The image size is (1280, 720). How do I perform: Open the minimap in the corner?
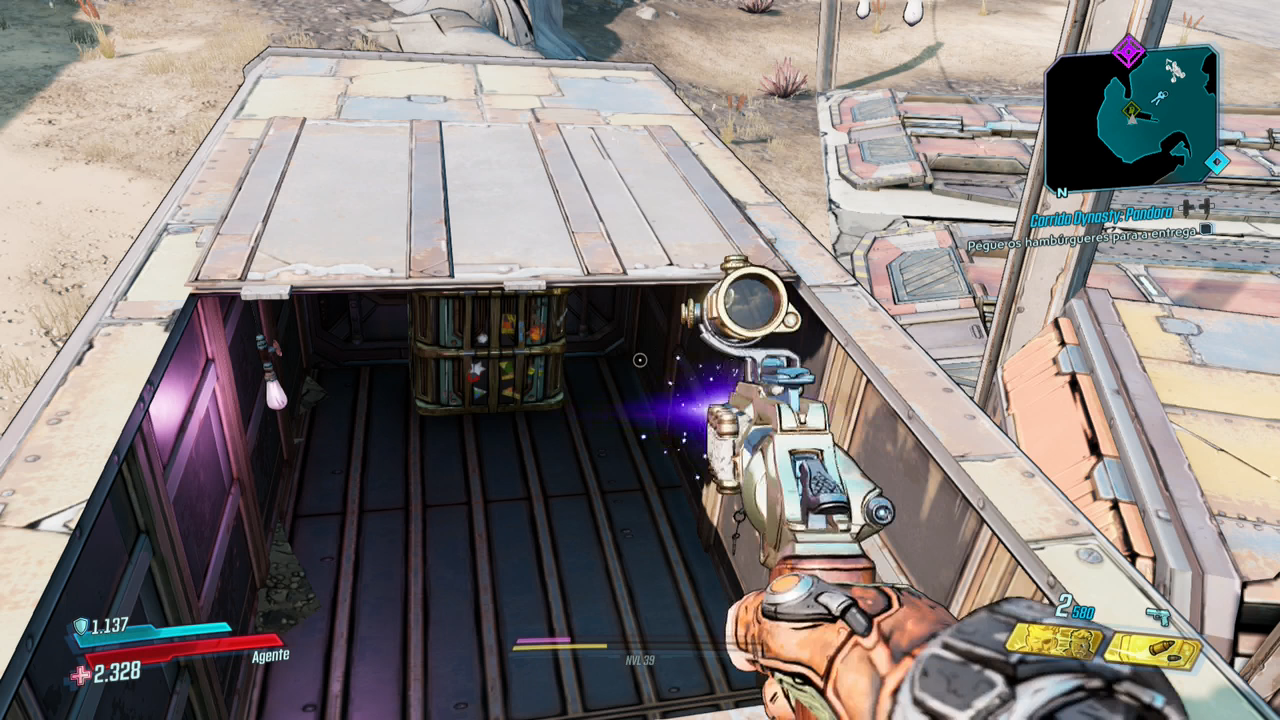pyautogui.click(x=1132, y=118)
